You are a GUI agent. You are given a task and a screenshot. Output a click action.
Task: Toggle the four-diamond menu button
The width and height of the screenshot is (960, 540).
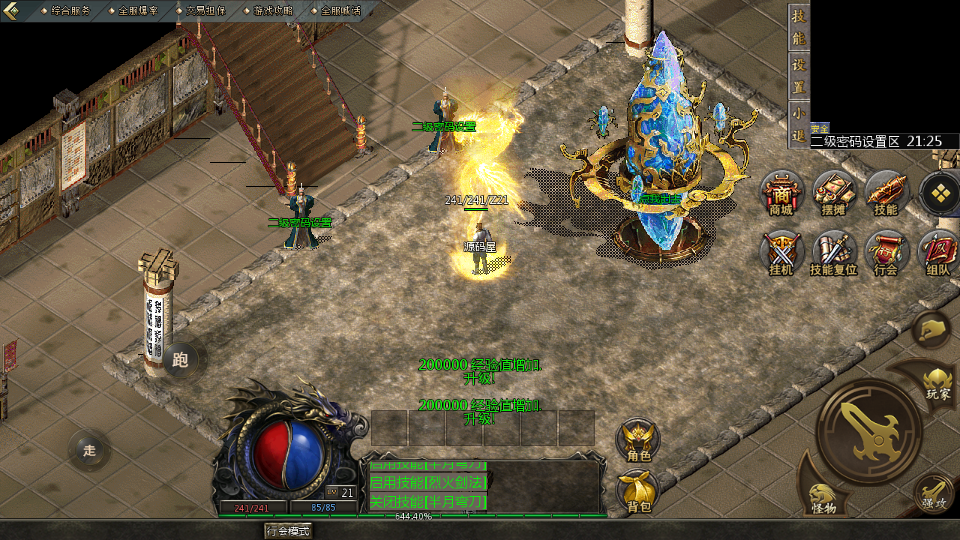pyautogui.click(x=939, y=193)
